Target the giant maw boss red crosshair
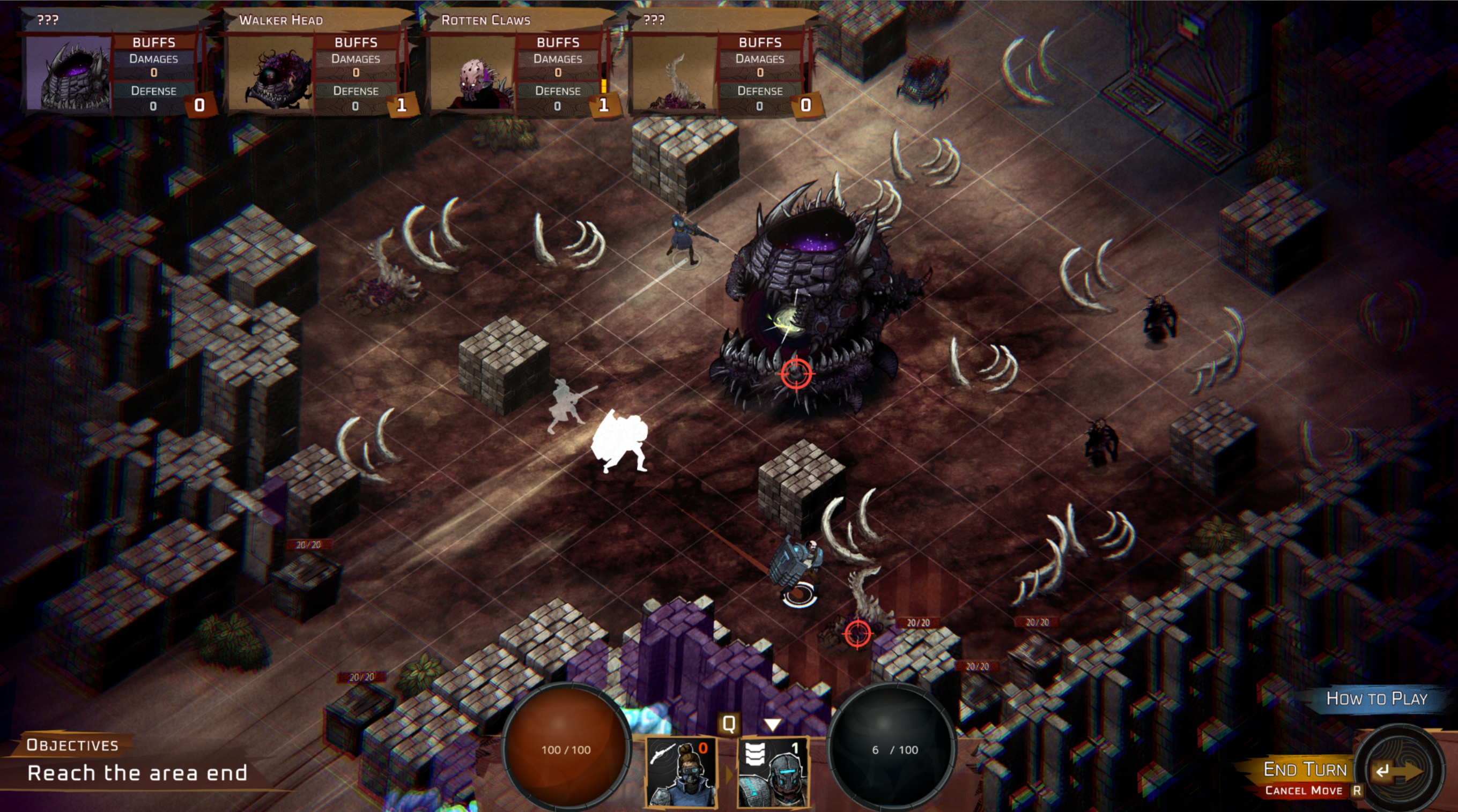The image size is (1458, 812). (x=796, y=374)
